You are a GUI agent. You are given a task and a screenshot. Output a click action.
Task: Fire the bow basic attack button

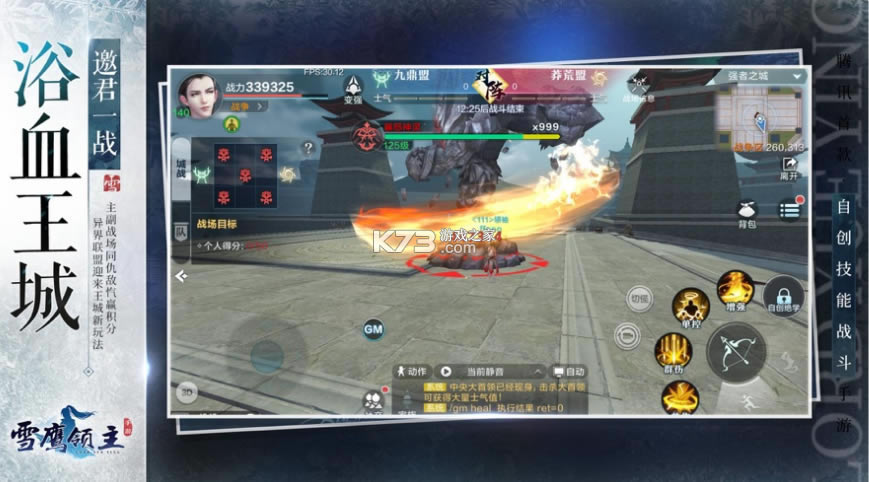pos(736,353)
